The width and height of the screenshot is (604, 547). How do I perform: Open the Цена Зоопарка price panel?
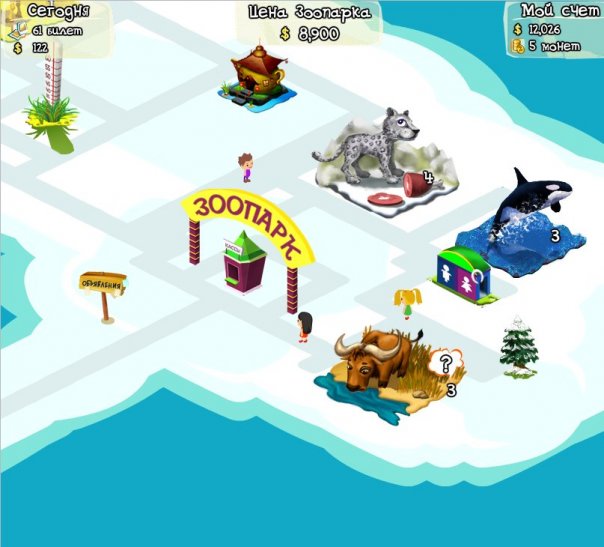310,23
